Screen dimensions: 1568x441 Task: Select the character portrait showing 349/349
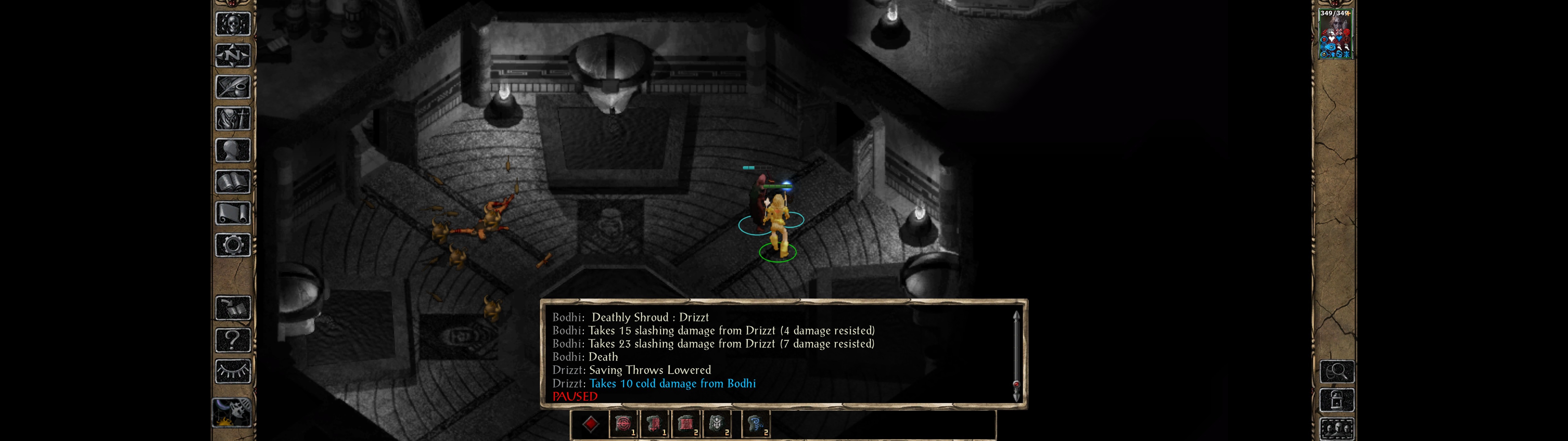pyautogui.click(x=1335, y=34)
